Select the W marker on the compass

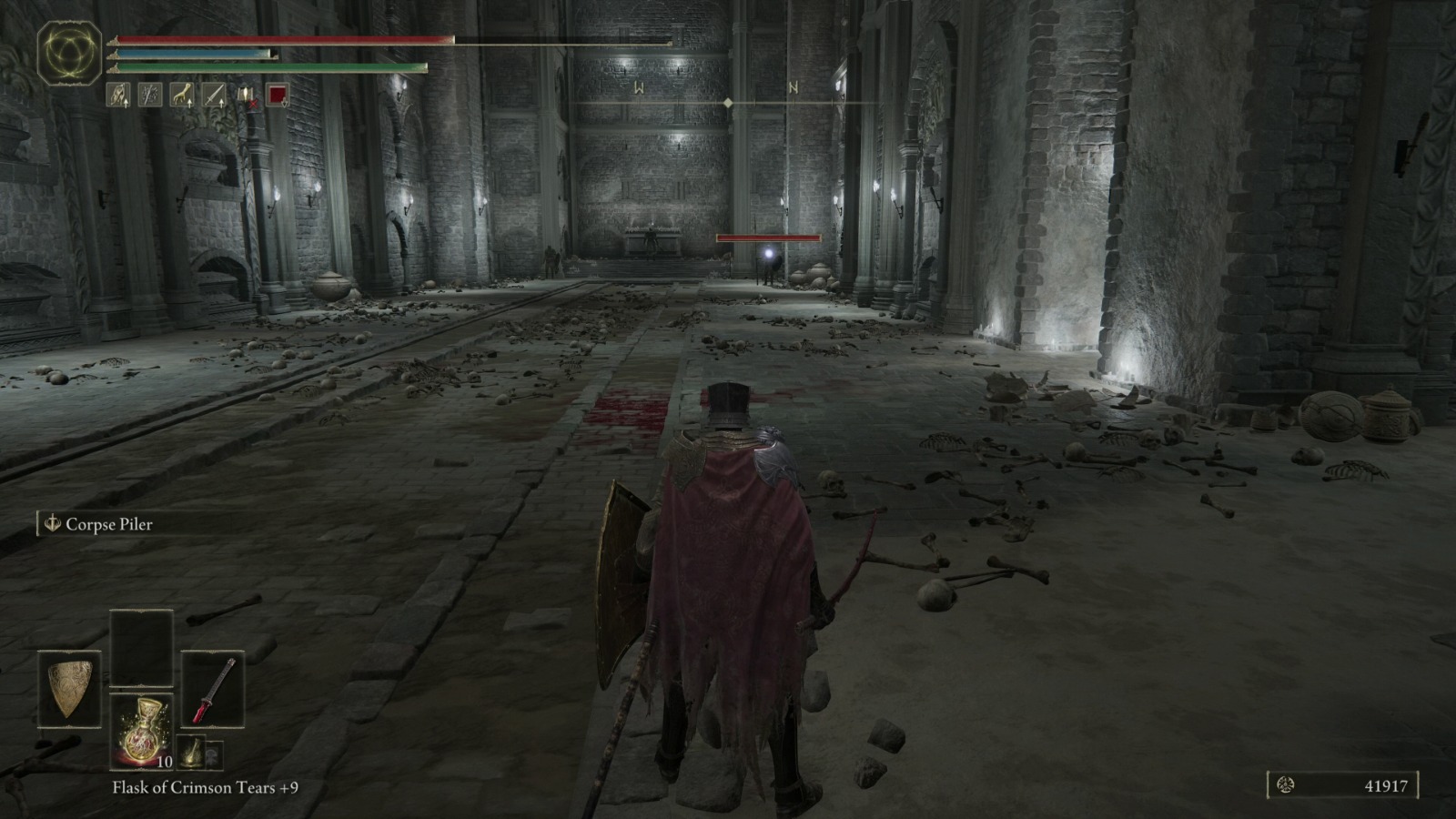point(640,89)
